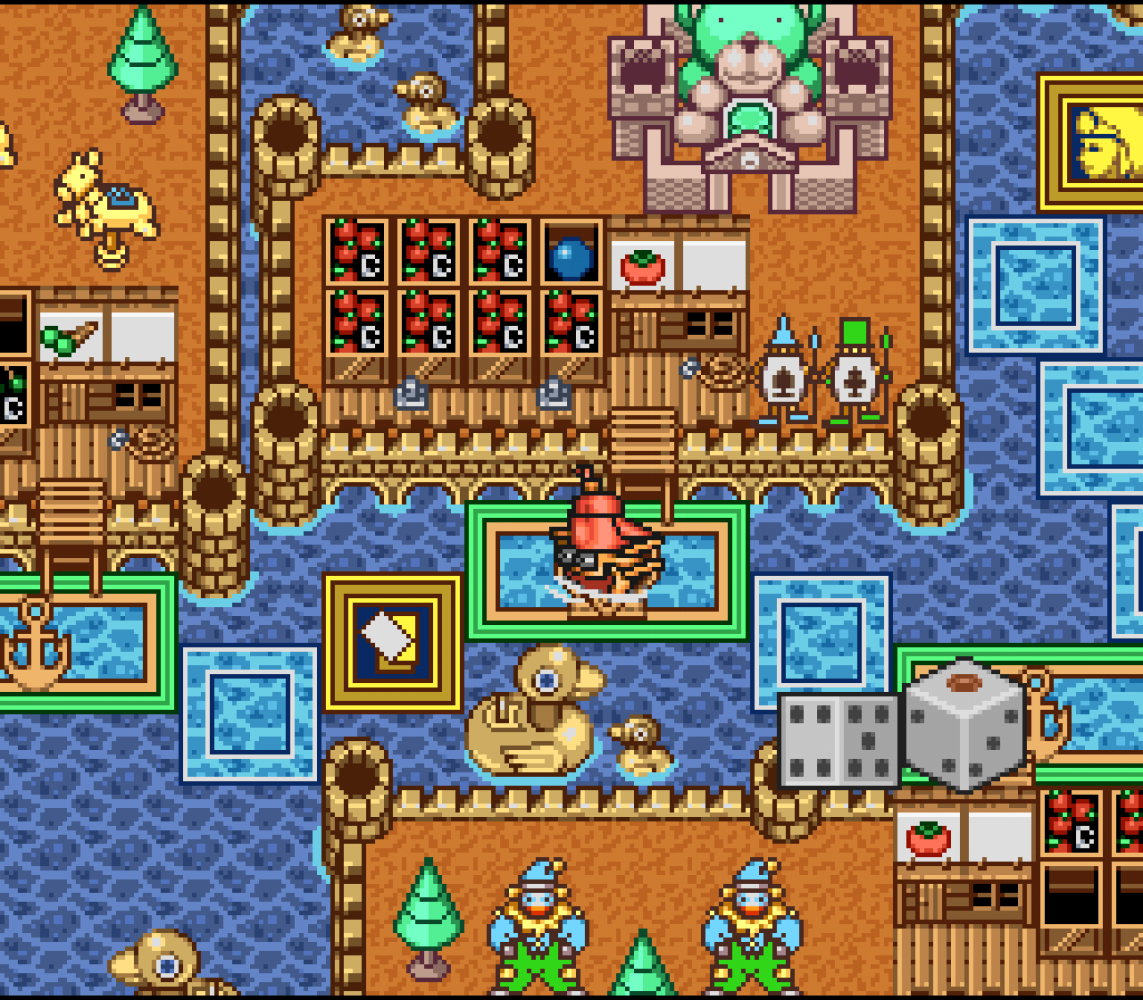Select the tumbling 3D grey die
Screen dimensions: 1143x1000
(x=964, y=725)
